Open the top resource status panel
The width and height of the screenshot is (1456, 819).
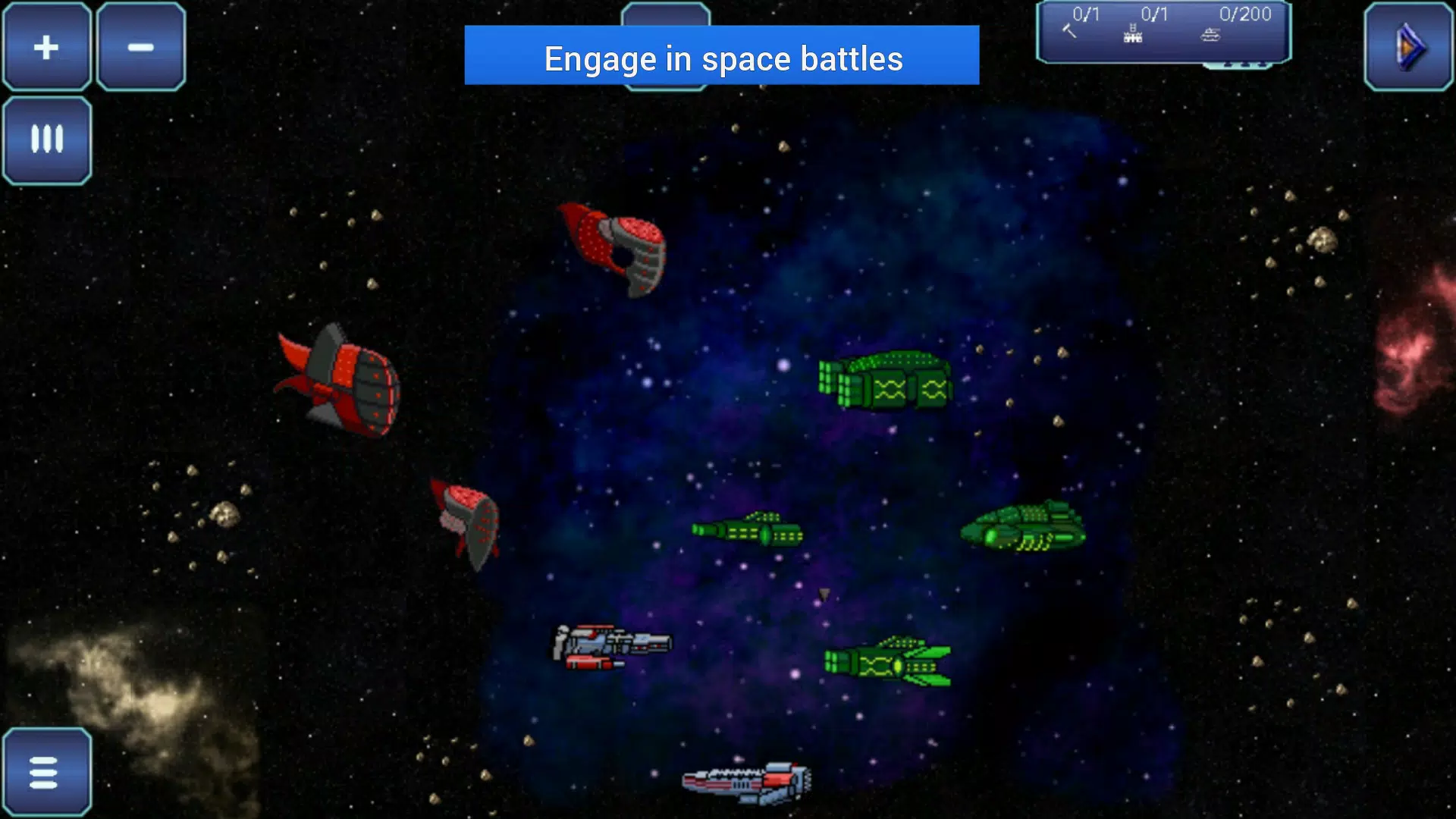1164,32
